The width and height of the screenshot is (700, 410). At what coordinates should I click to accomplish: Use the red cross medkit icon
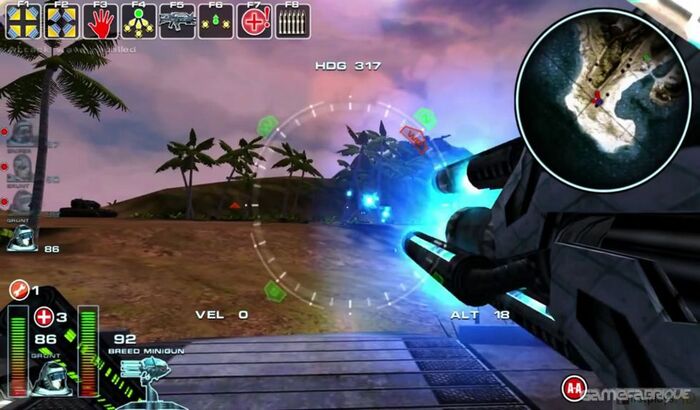43,317
